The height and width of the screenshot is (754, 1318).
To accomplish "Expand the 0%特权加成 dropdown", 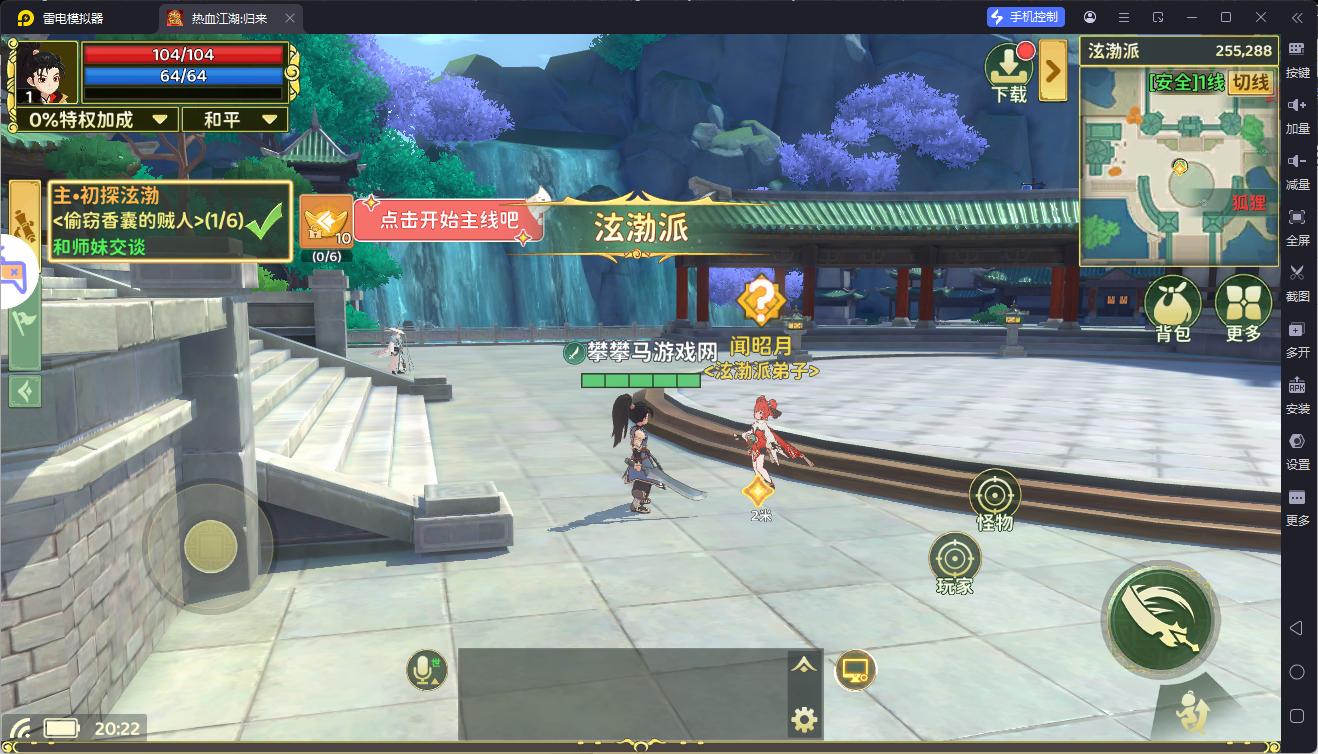I will (x=98, y=120).
